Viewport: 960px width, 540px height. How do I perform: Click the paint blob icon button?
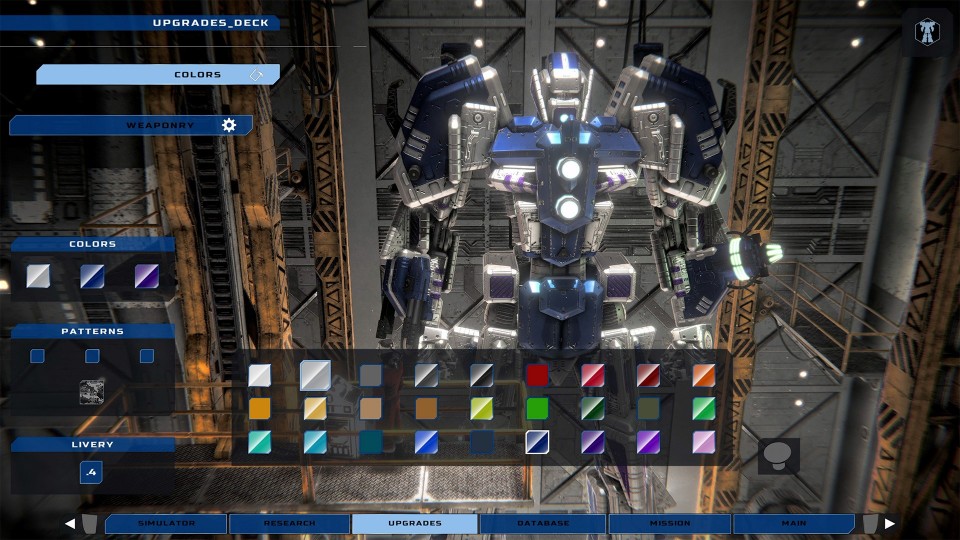pyautogui.click(x=778, y=455)
